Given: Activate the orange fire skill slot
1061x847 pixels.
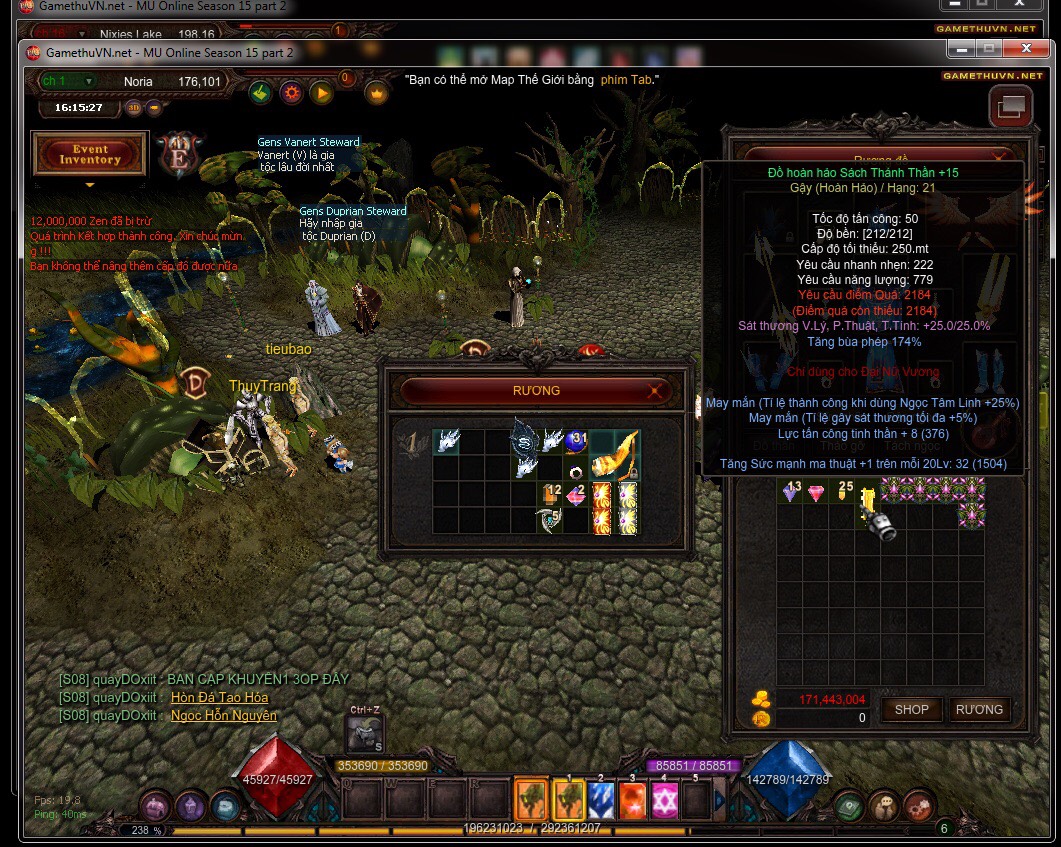Looking at the screenshot, I should point(632,799).
